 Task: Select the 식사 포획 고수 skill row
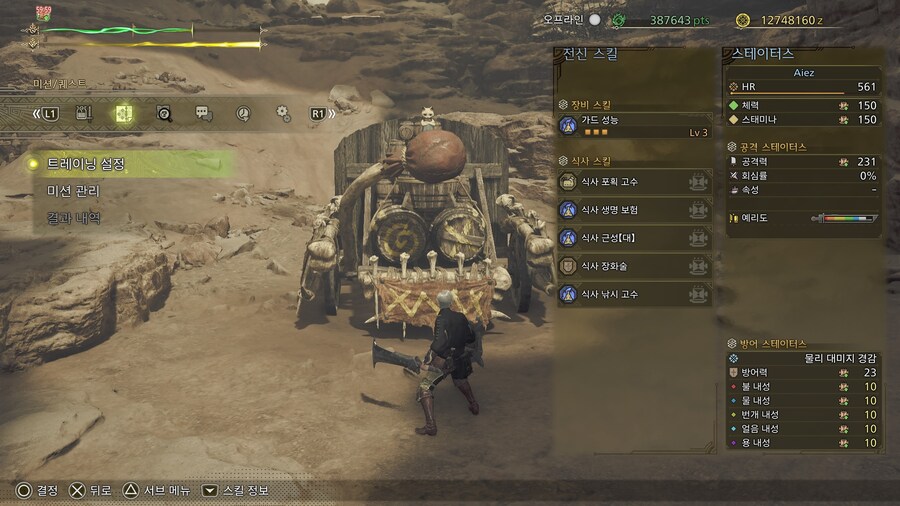tap(634, 182)
